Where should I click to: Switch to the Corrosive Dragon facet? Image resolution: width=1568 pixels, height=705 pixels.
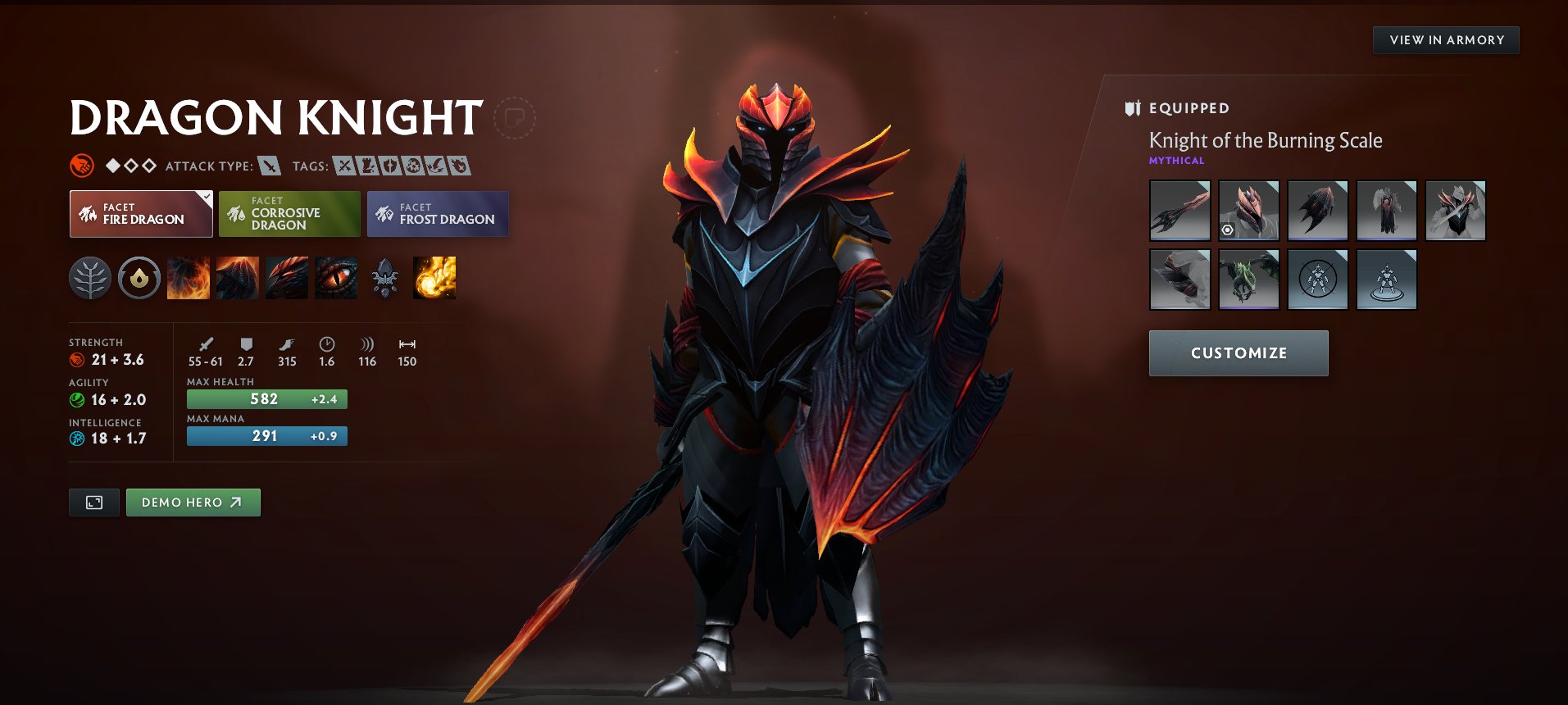[289, 214]
